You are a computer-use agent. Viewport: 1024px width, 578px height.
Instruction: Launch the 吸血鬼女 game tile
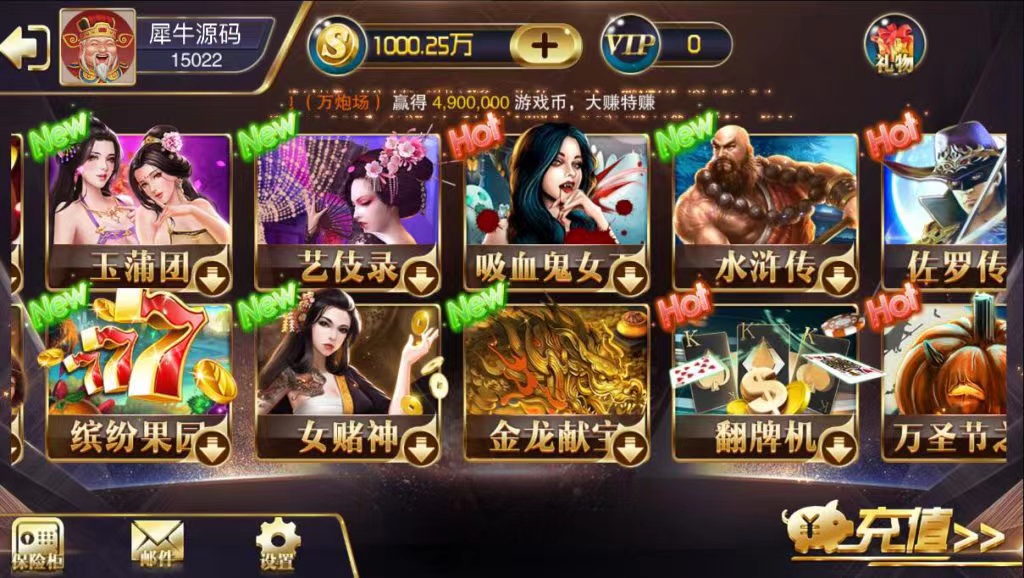pos(556,212)
